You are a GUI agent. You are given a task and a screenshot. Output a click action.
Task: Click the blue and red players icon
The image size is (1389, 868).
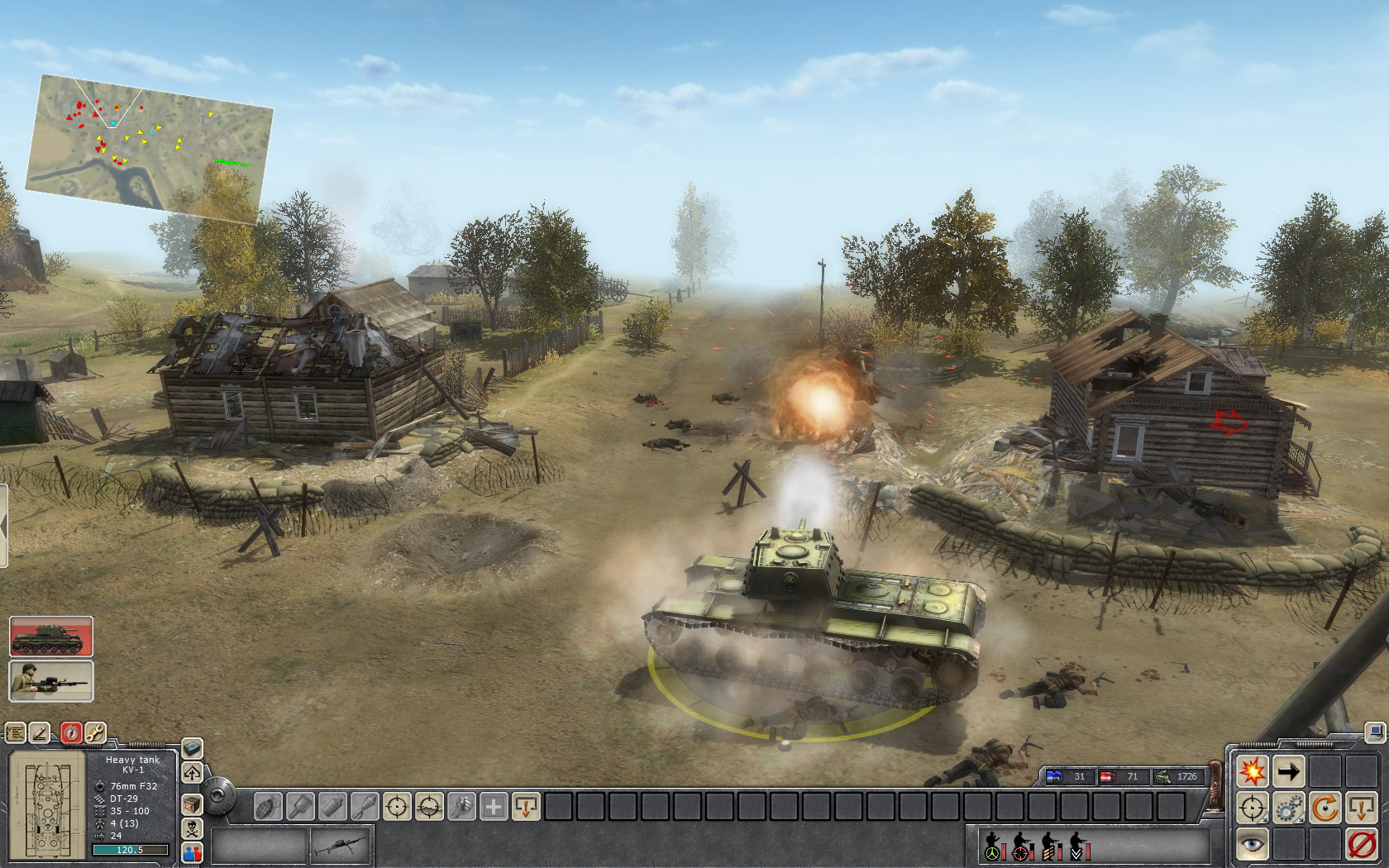(x=192, y=852)
